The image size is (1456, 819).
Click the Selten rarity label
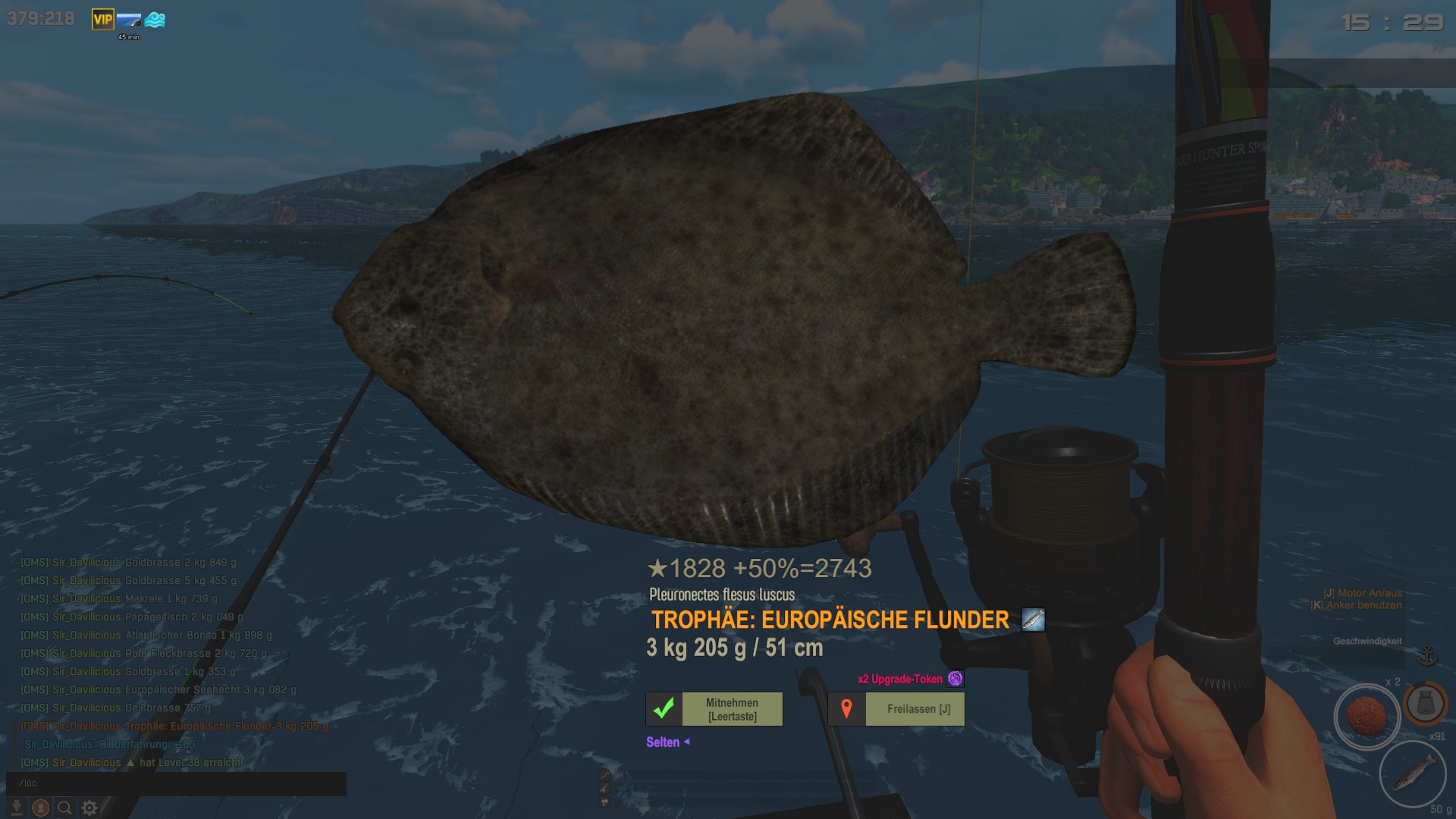click(x=663, y=742)
